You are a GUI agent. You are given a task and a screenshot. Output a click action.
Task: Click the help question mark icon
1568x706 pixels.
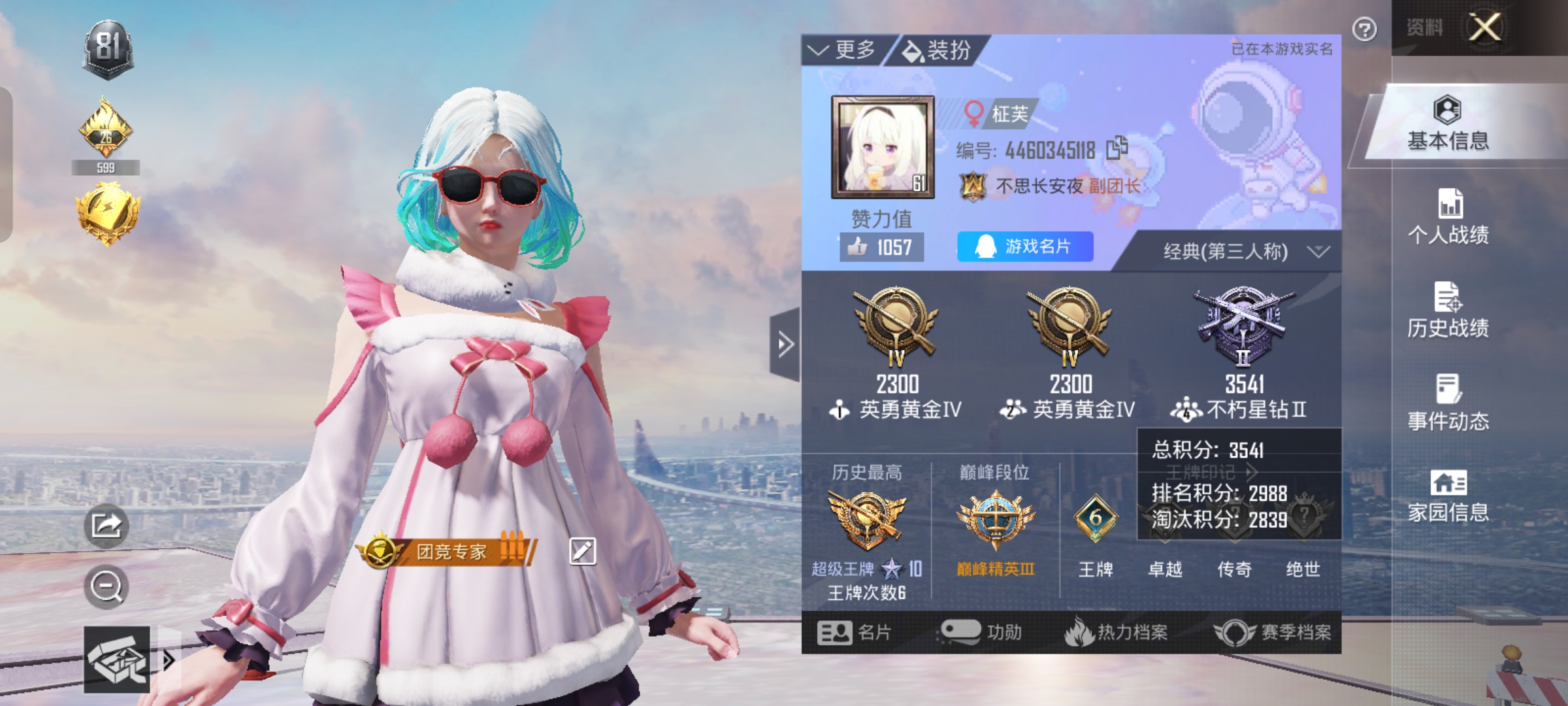(x=1364, y=29)
